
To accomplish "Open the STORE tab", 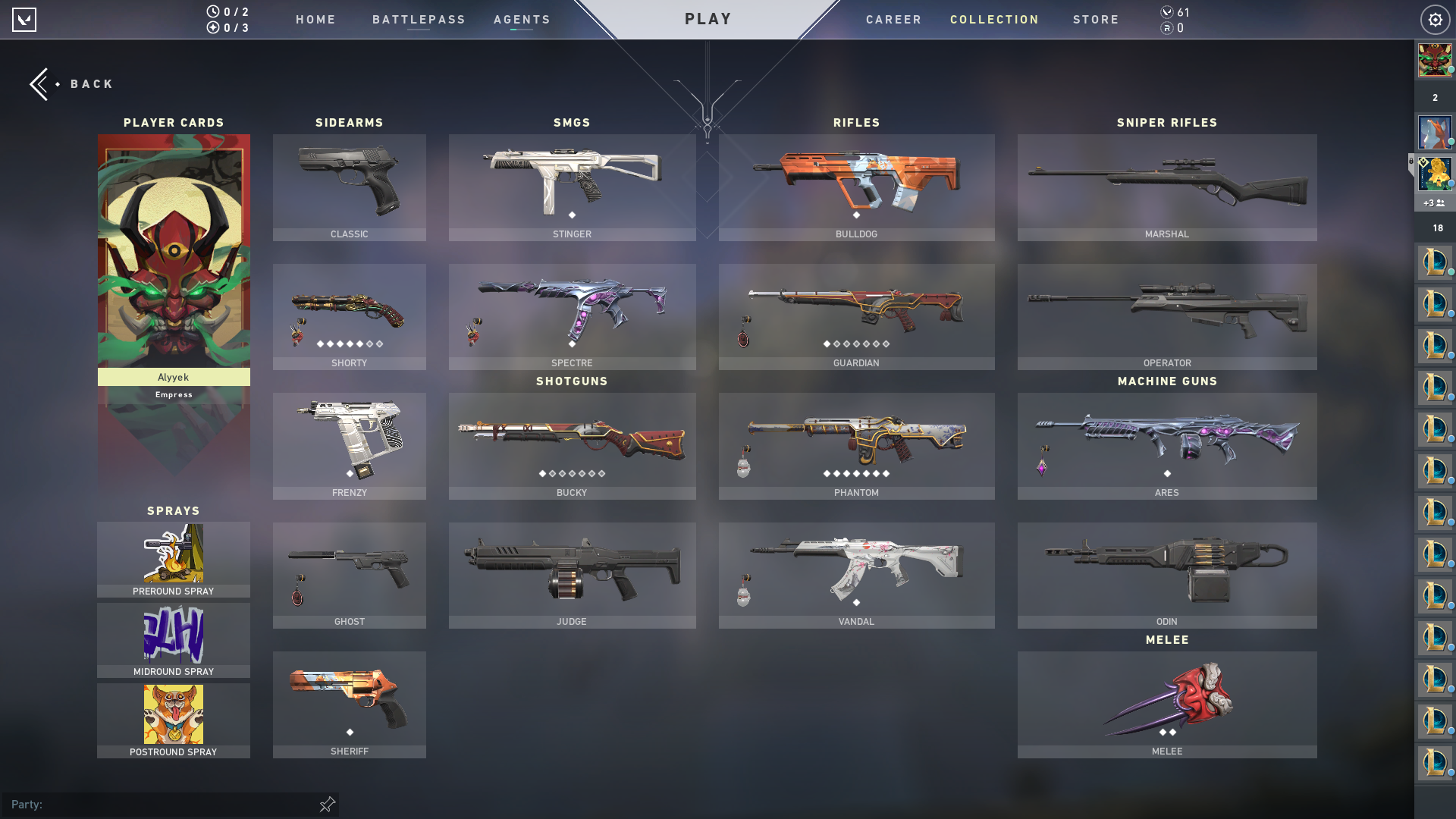I will (x=1096, y=19).
